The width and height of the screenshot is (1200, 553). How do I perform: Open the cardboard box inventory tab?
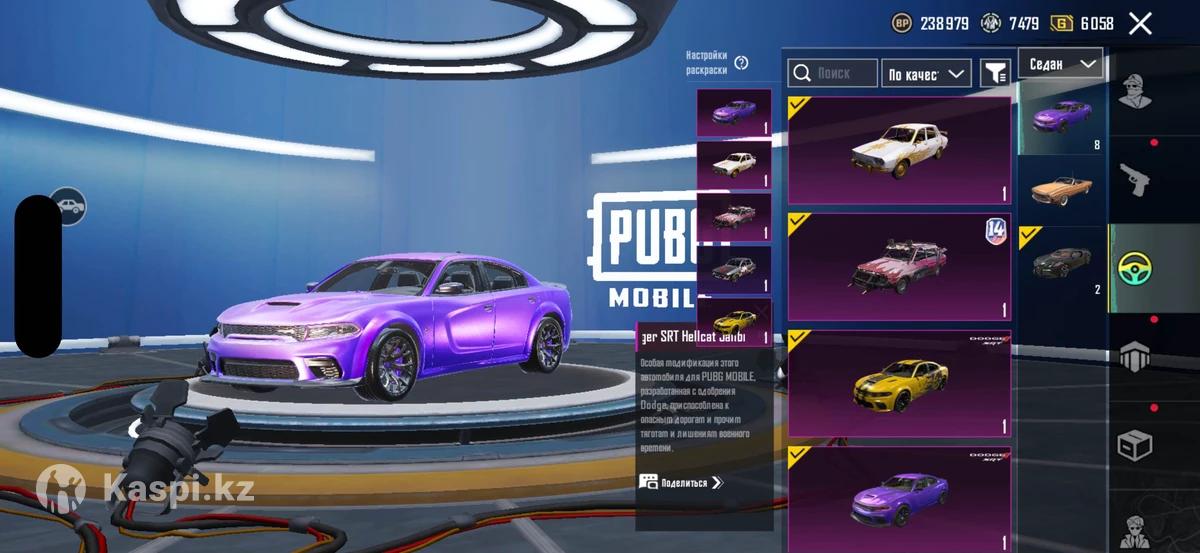[x=1134, y=445]
